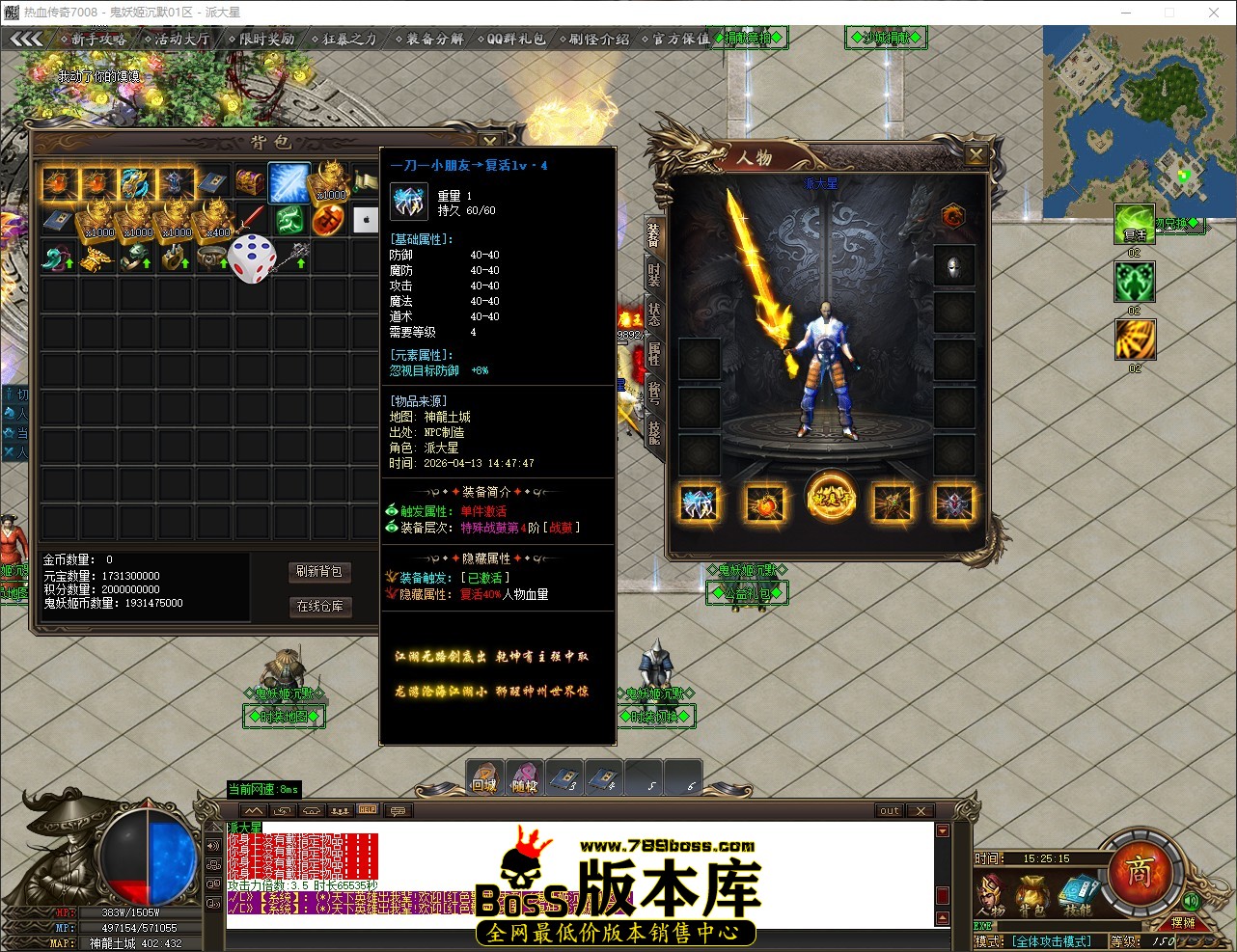Open the 全体攻击模式 attack mode selector
The height and width of the screenshot is (952, 1237).
coord(1050,941)
